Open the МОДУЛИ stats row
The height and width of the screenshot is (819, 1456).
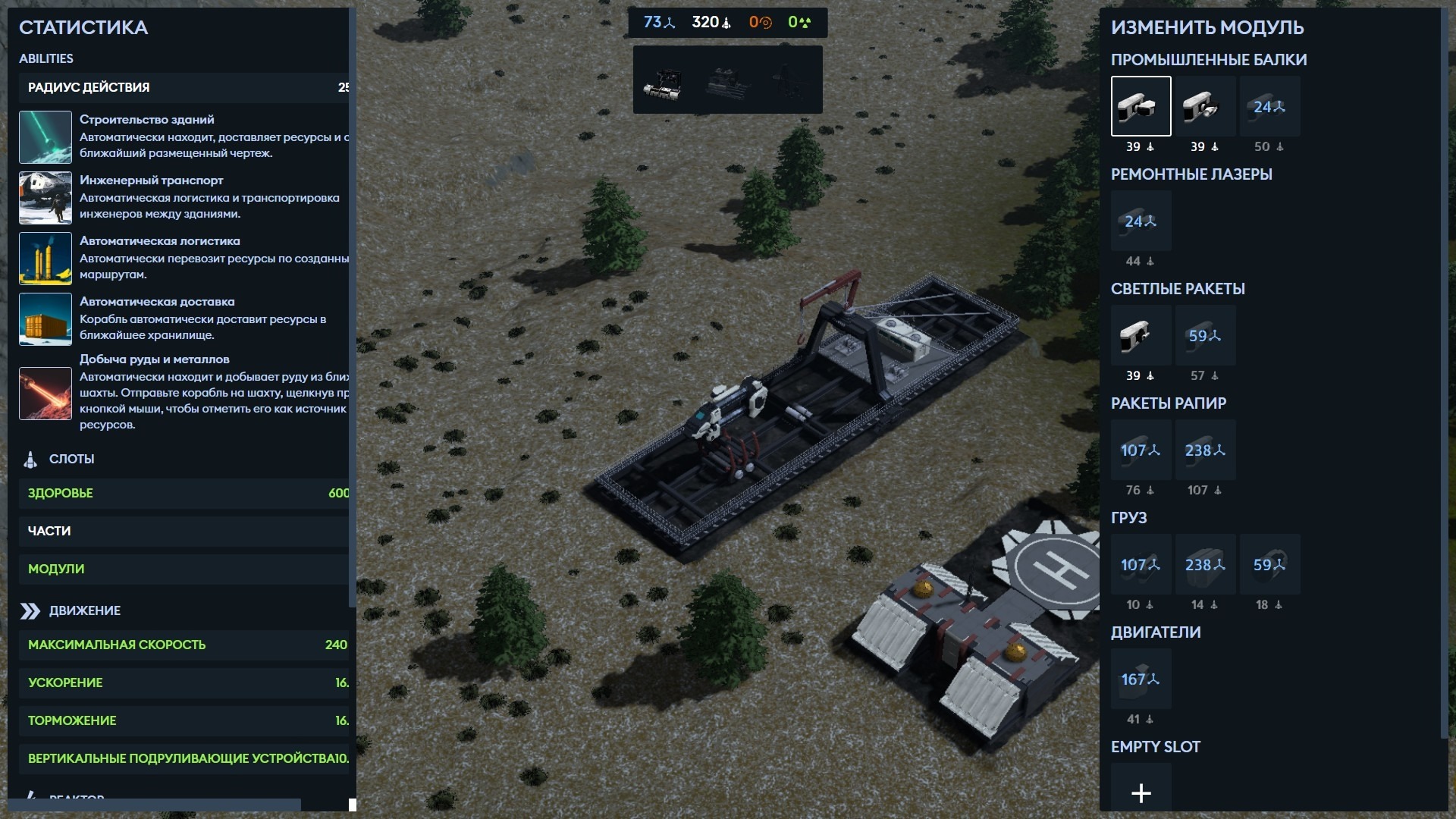coord(184,569)
